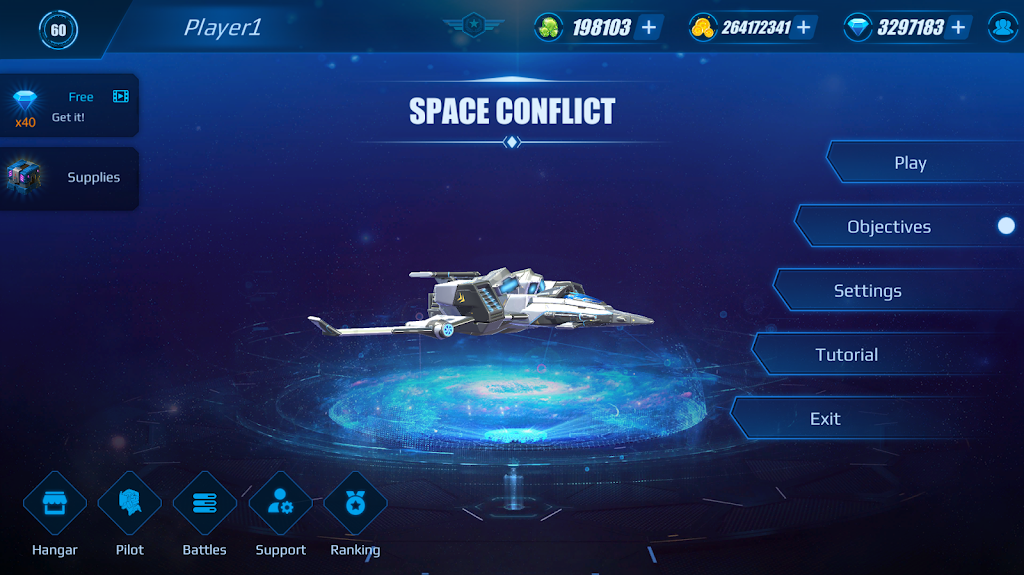This screenshot has height=575, width=1024.
Task: Click the level 60 player badge
Action: 58,29
